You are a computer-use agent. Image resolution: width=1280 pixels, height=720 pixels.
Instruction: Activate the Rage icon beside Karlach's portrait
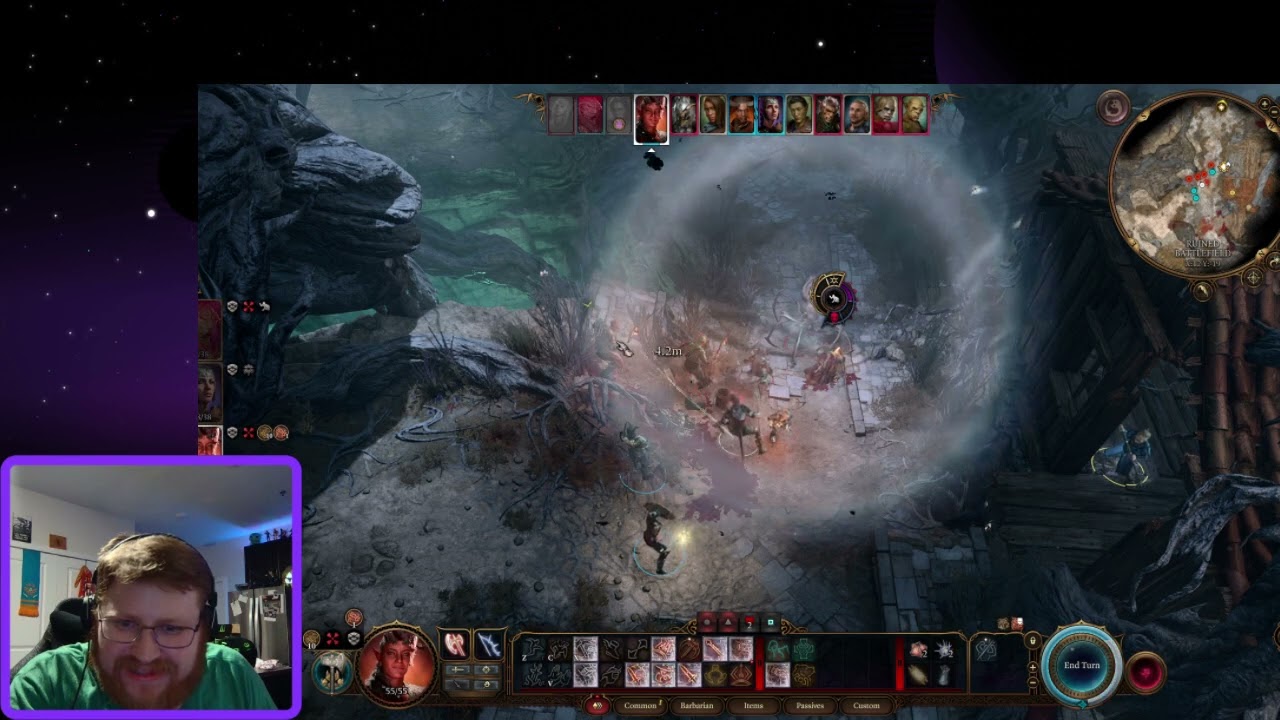[352, 617]
